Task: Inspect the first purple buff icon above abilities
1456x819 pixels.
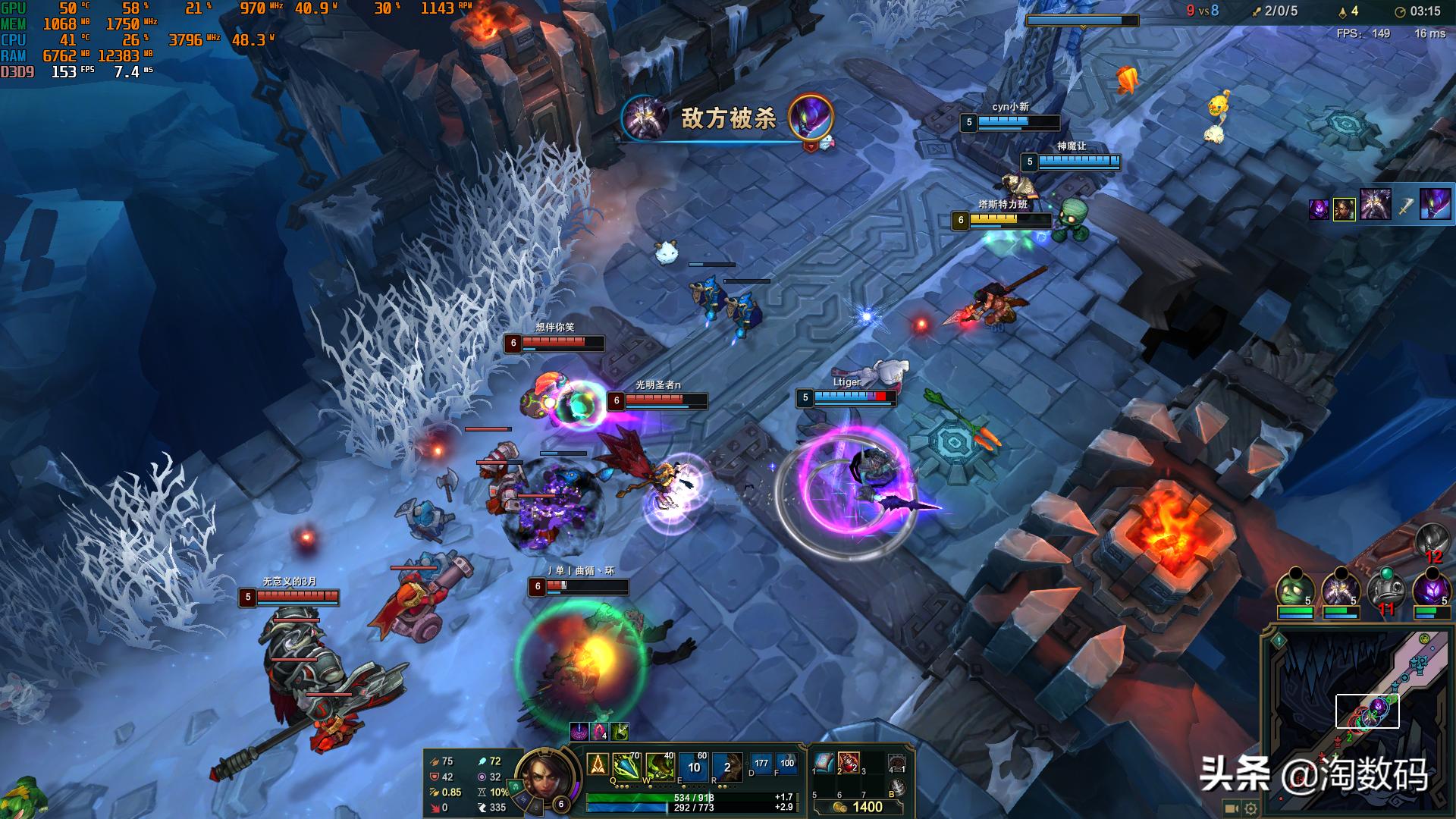Action: (579, 732)
